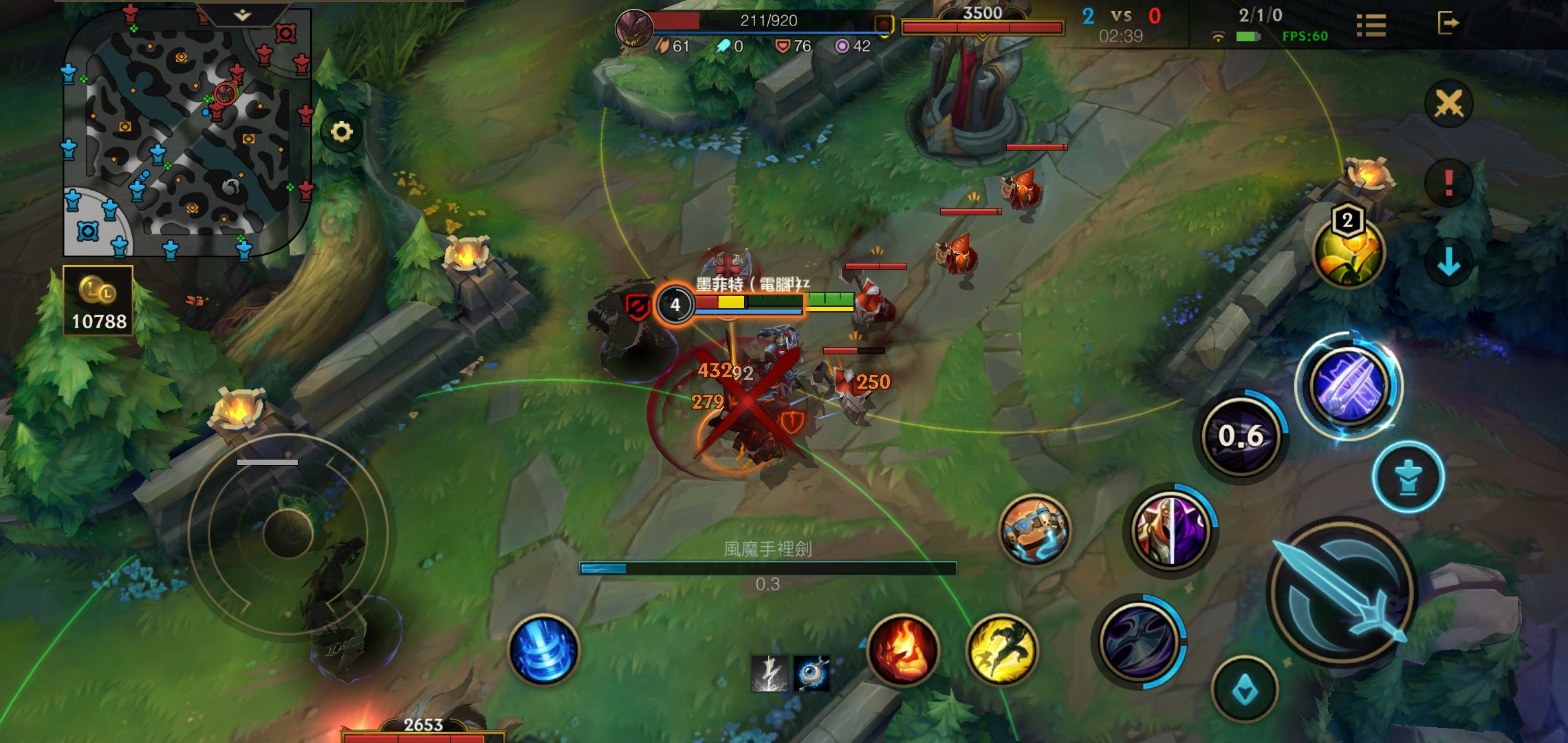Open the settings gear button
The image size is (1568, 743).
pyautogui.click(x=342, y=131)
